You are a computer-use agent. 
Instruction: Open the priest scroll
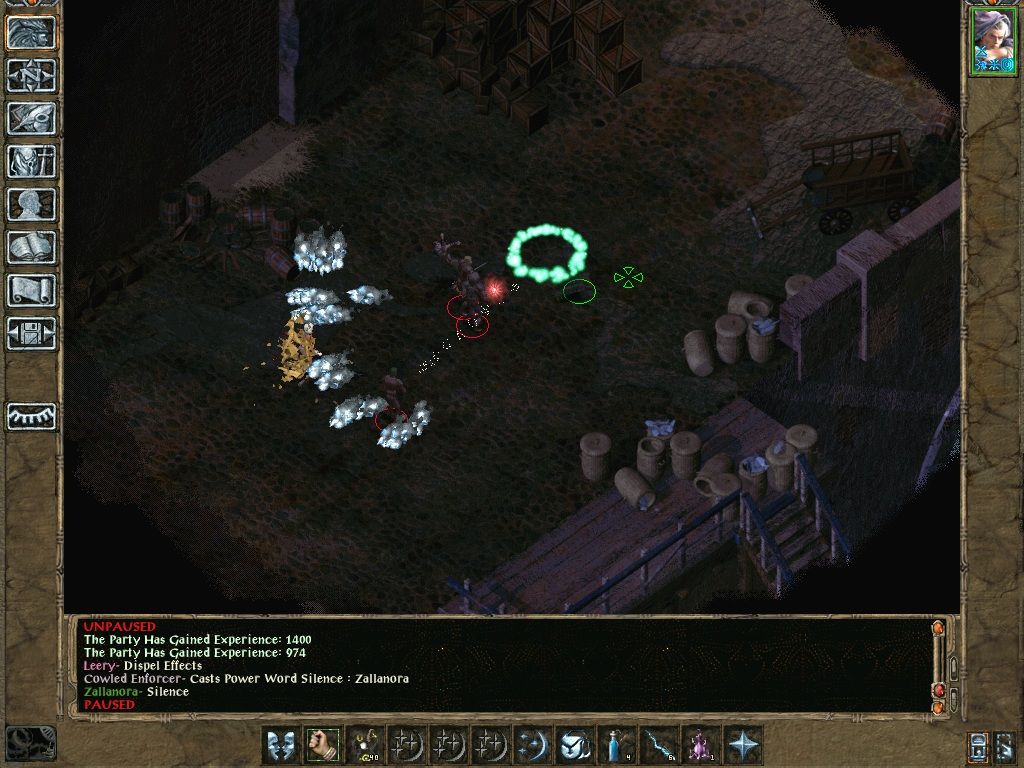click(31, 290)
